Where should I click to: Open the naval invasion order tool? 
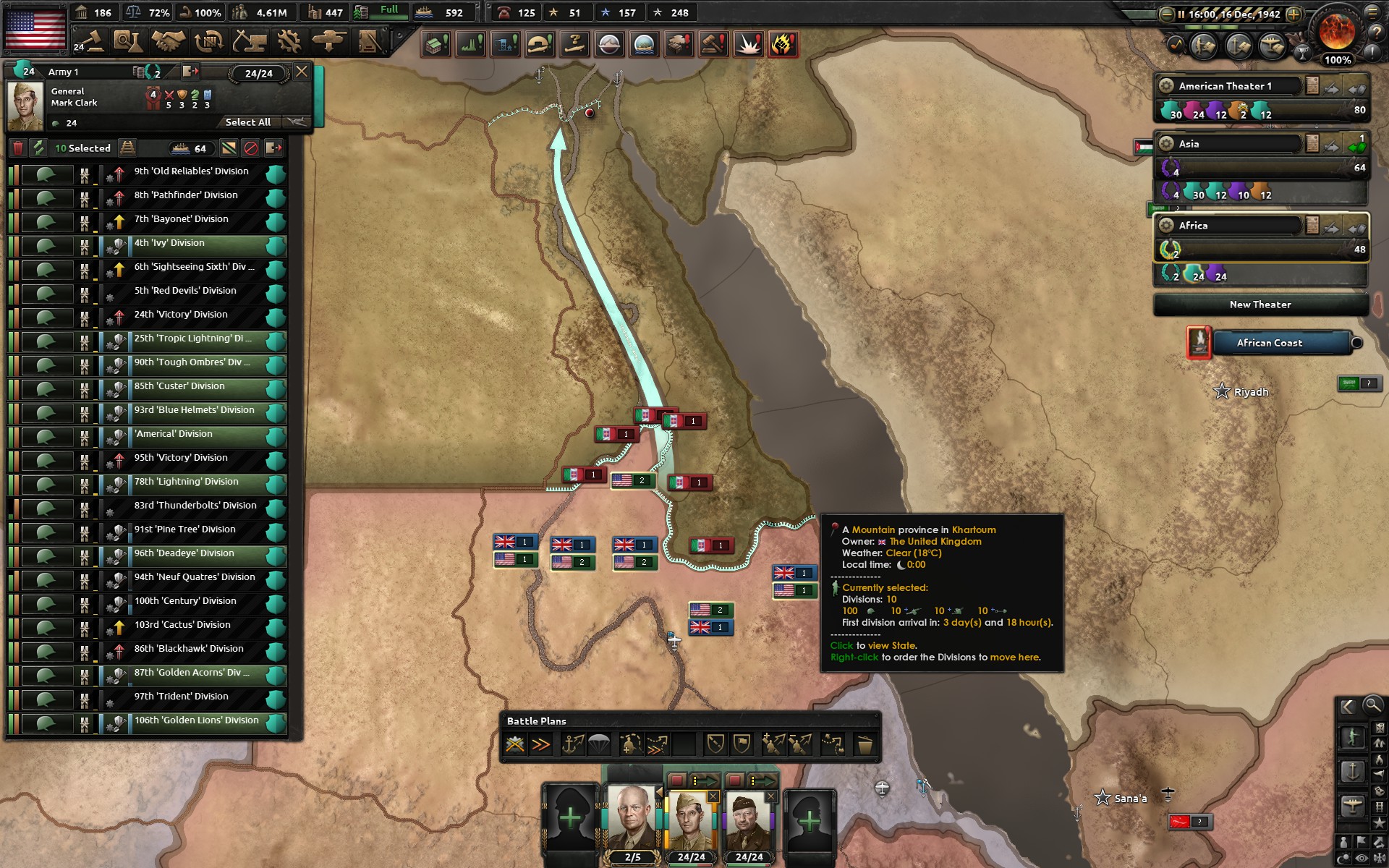(x=572, y=744)
